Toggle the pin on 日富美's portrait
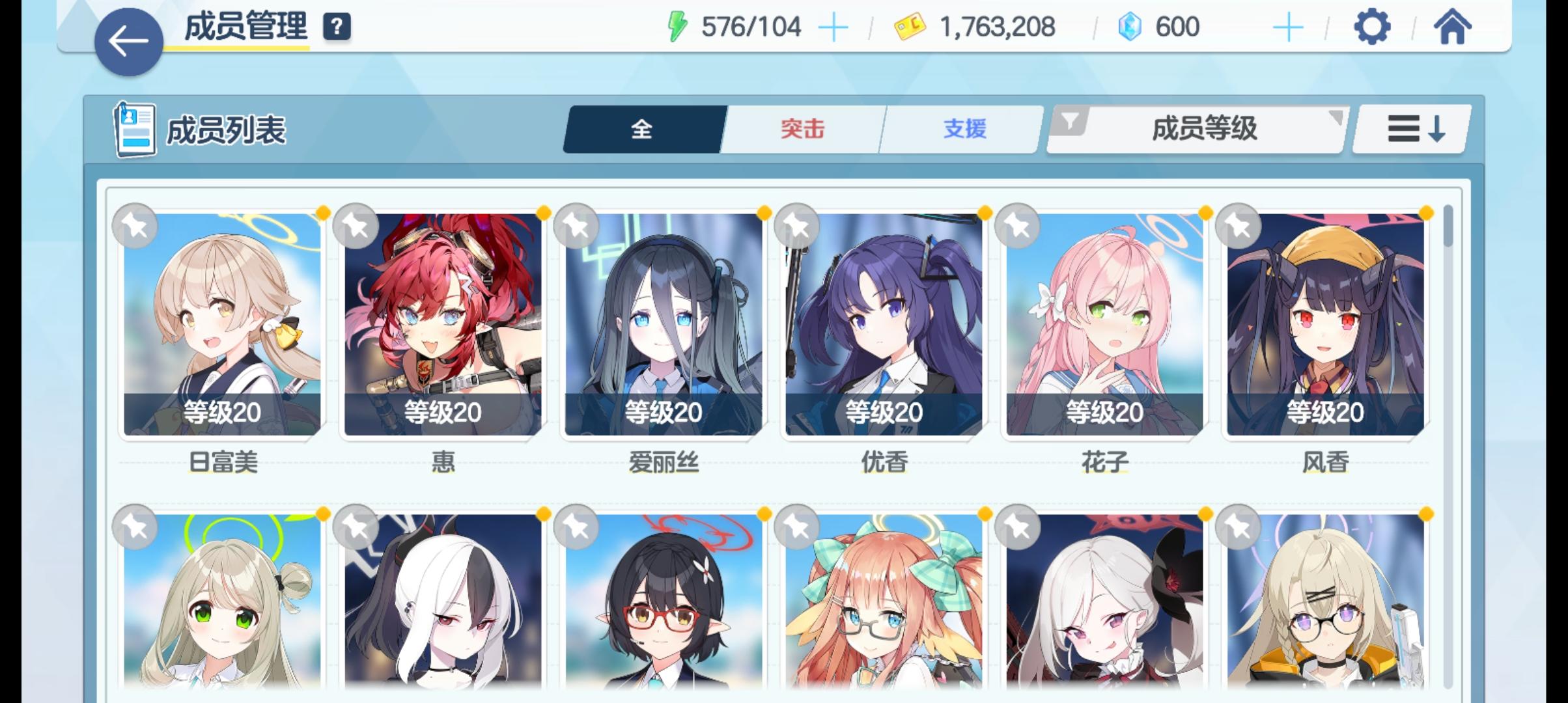Image resolution: width=1568 pixels, height=703 pixels. click(135, 225)
